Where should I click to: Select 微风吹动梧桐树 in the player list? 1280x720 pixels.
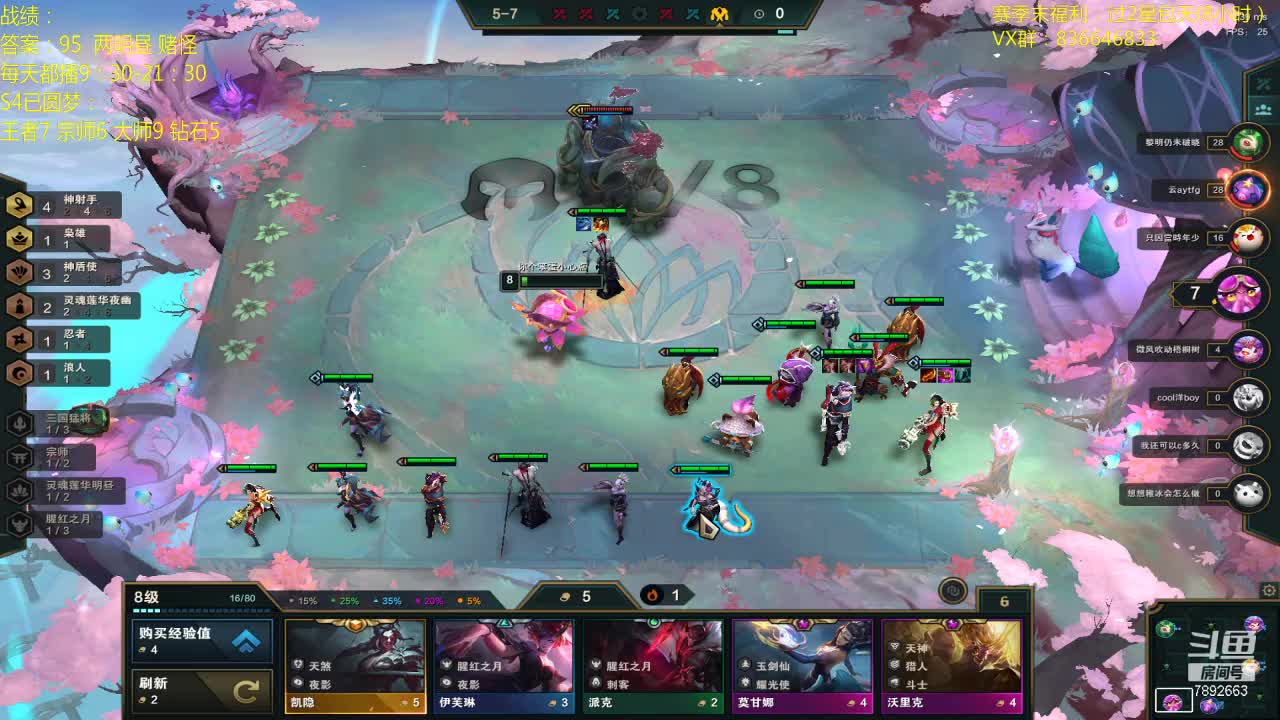(1247, 350)
